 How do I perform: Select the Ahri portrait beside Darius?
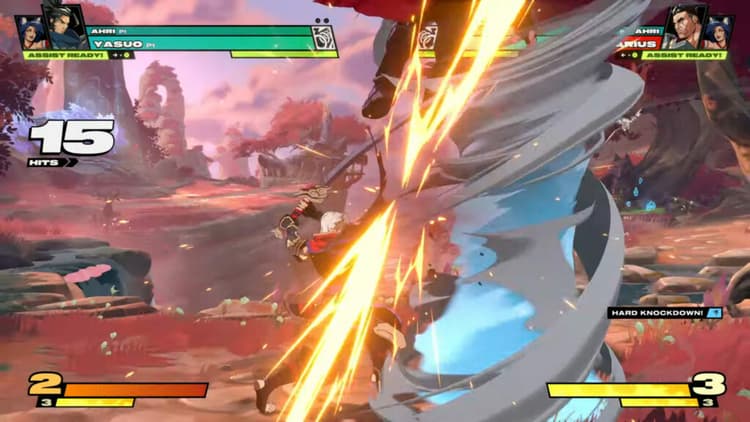point(719,32)
